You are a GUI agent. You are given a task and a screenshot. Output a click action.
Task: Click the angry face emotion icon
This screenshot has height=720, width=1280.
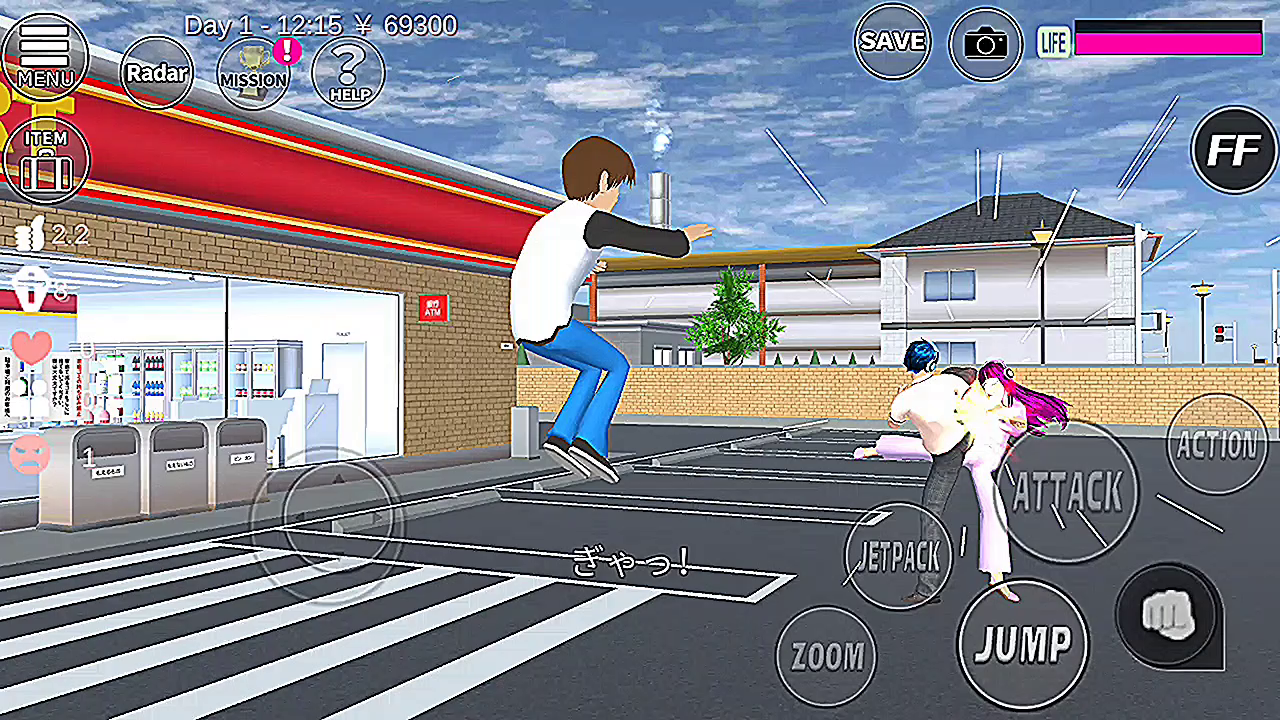(x=30, y=455)
